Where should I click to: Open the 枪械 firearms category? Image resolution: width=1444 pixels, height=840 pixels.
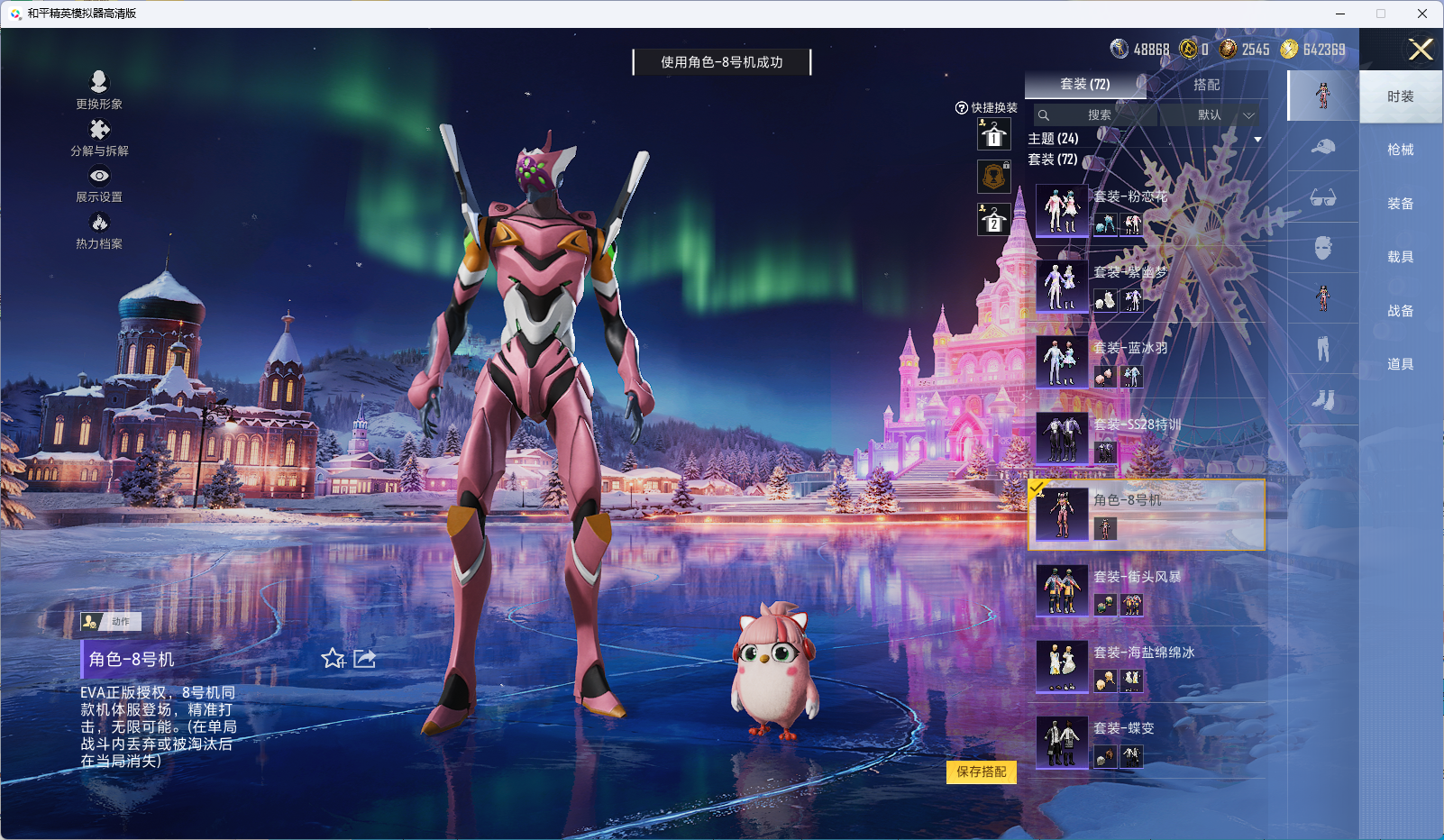coord(1400,150)
